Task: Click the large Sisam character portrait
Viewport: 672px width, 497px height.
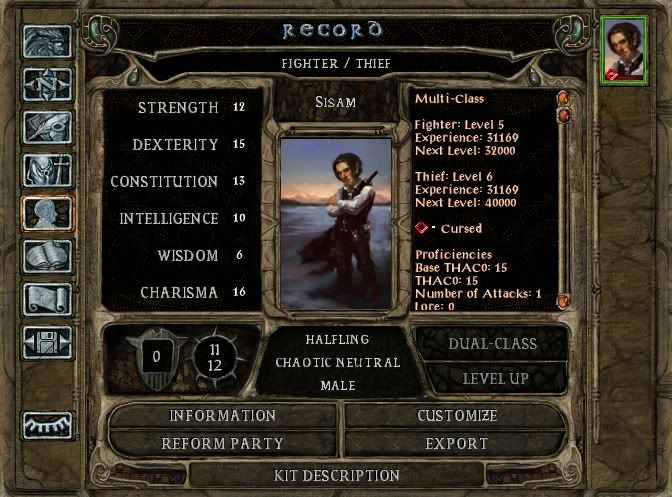Action: [x=336, y=213]
